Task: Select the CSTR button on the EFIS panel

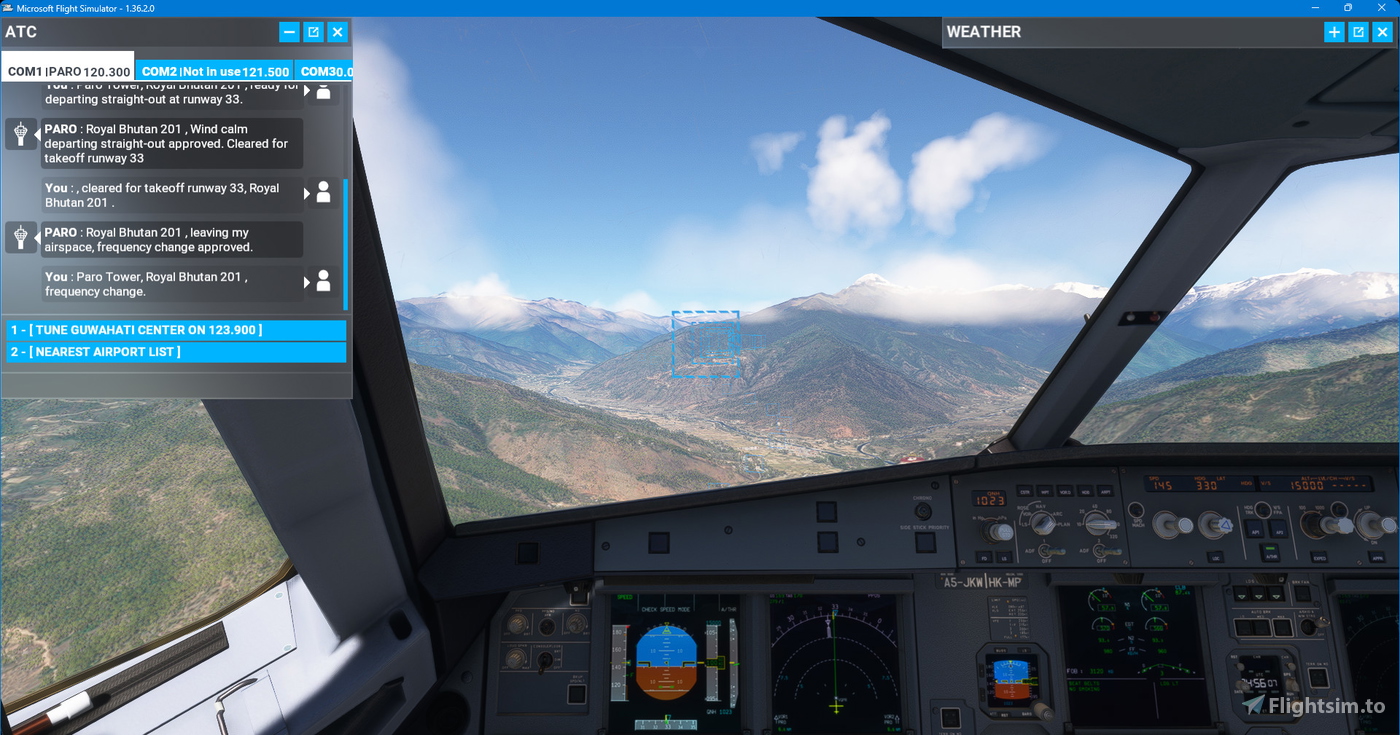Action: click(1025, 492)
